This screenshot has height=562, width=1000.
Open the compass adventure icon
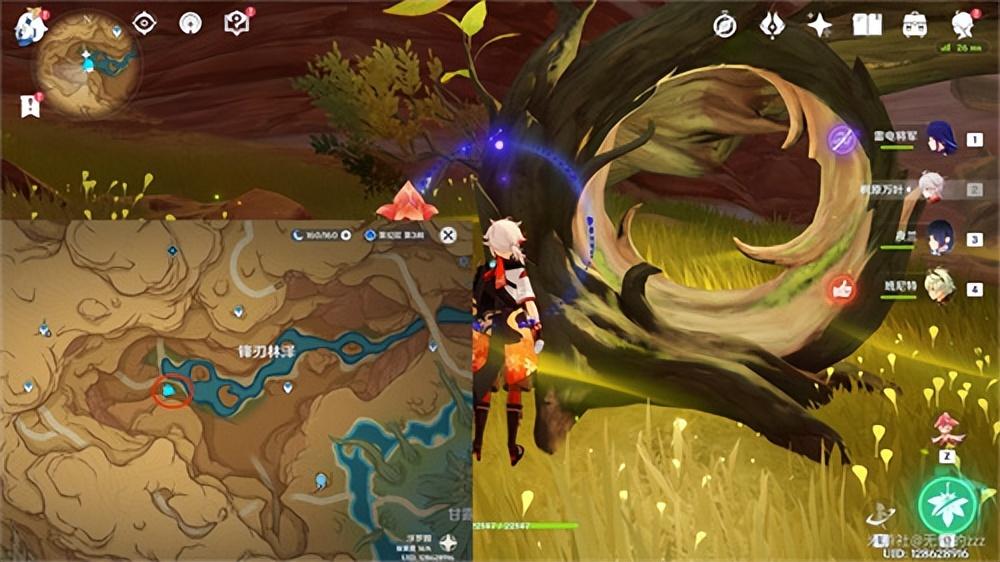coord(725,26)
